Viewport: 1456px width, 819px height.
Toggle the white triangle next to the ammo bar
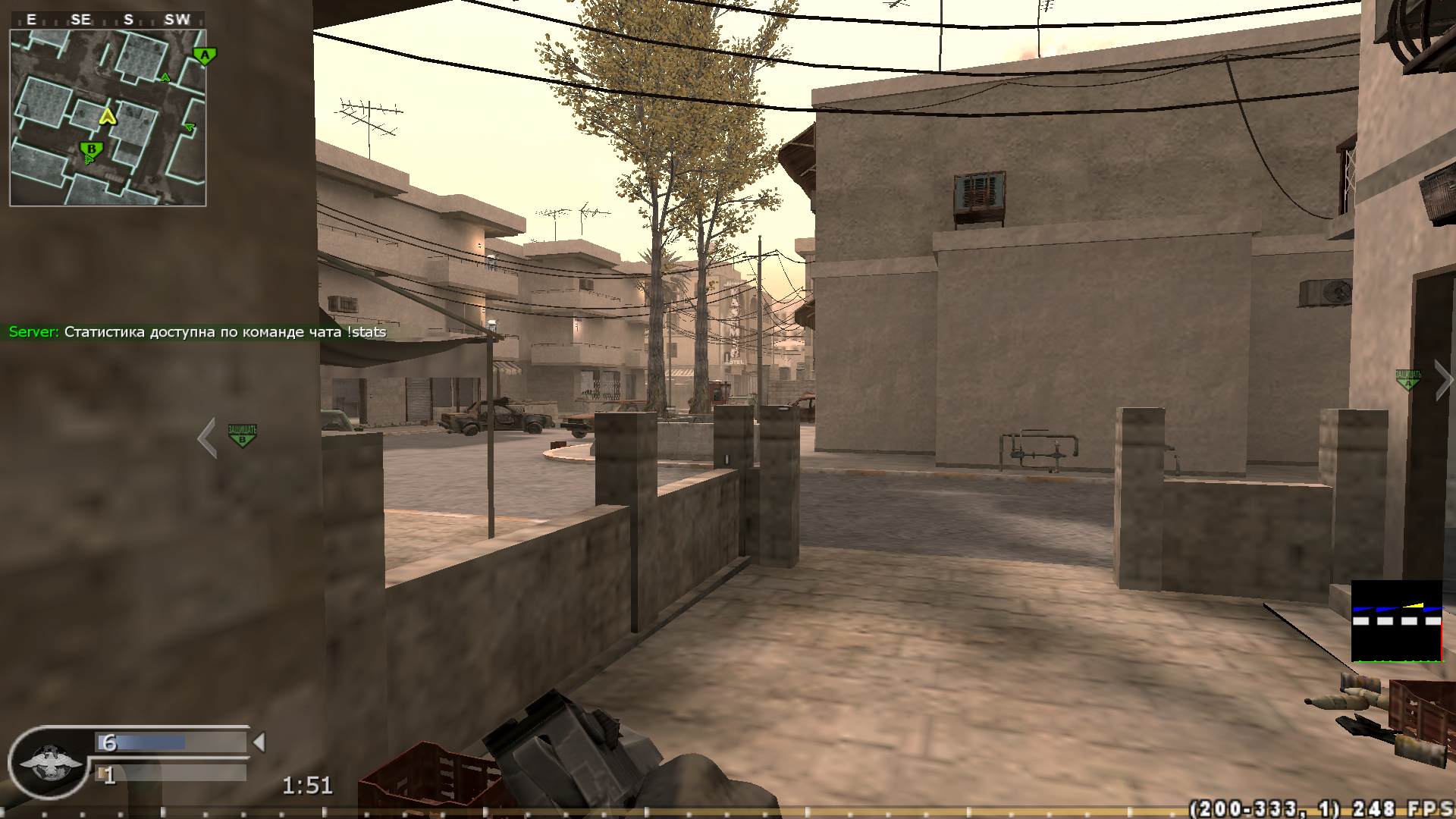[259, 741]
